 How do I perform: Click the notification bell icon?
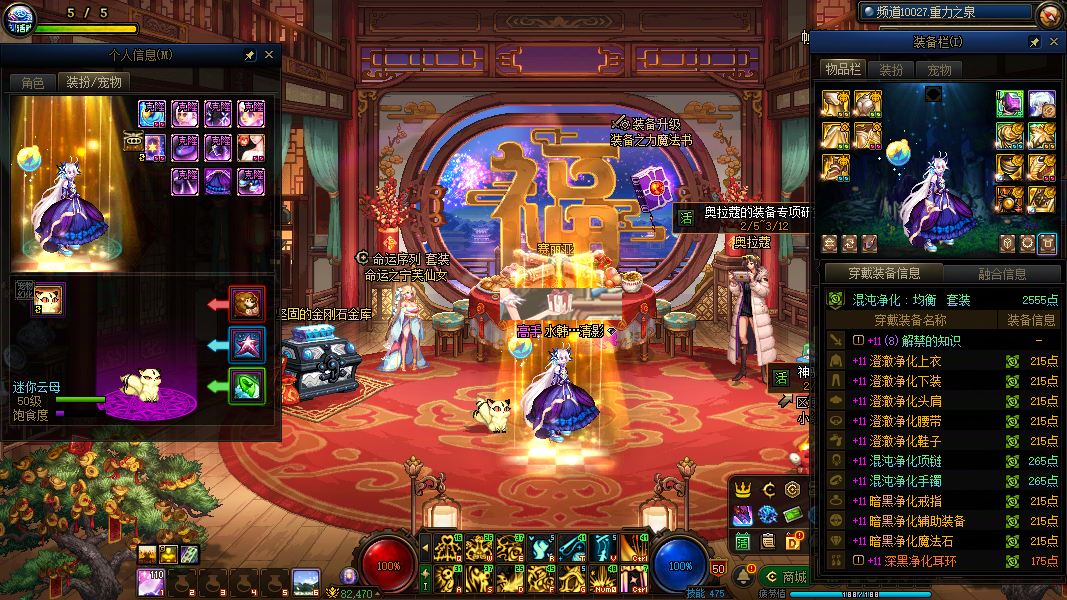tap(745, 577)
